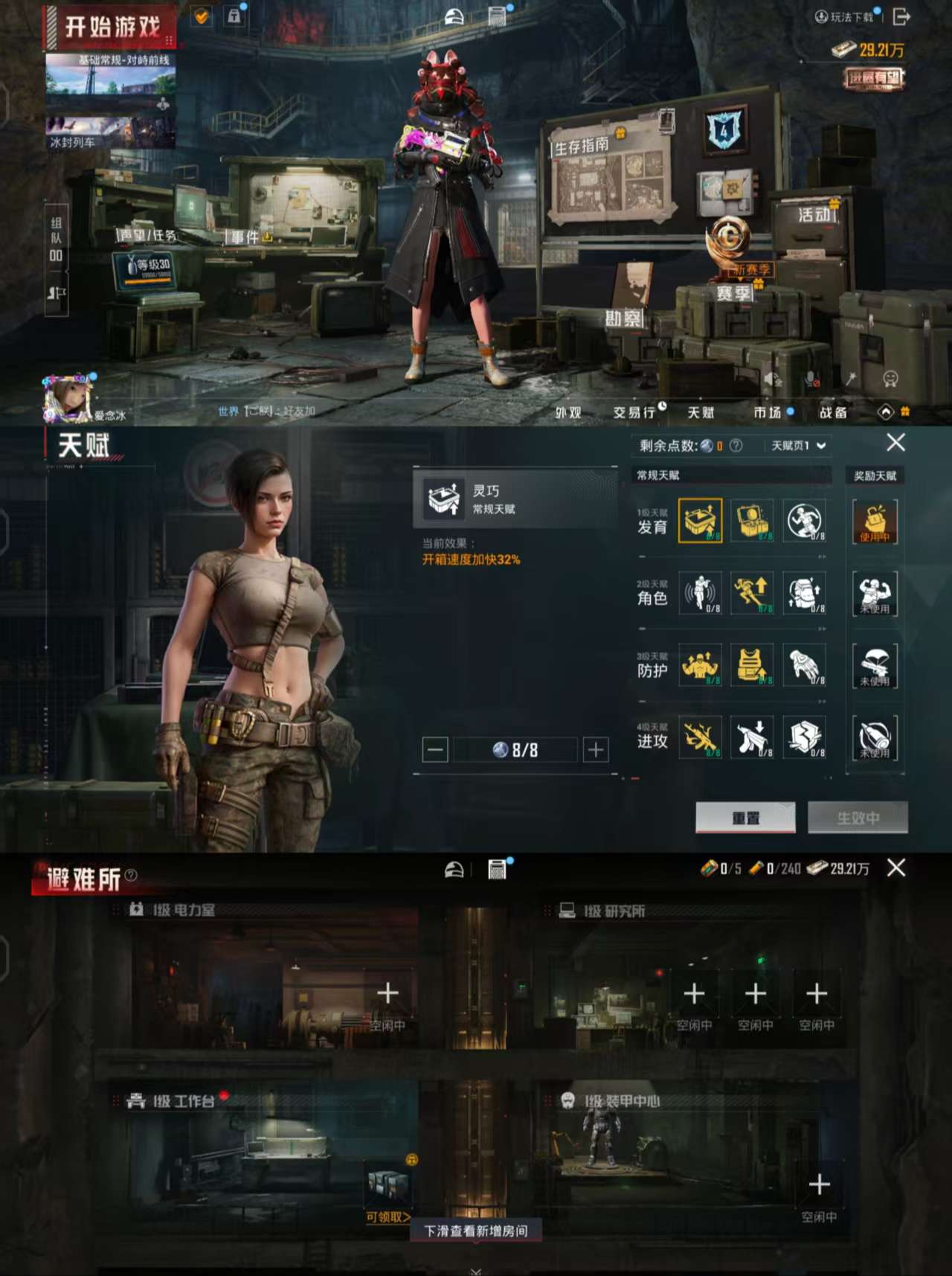The height and width of the screenshot is (1276, 952).
Task: Enable the unused muscle bonus talent
Action: click(875, 594)
